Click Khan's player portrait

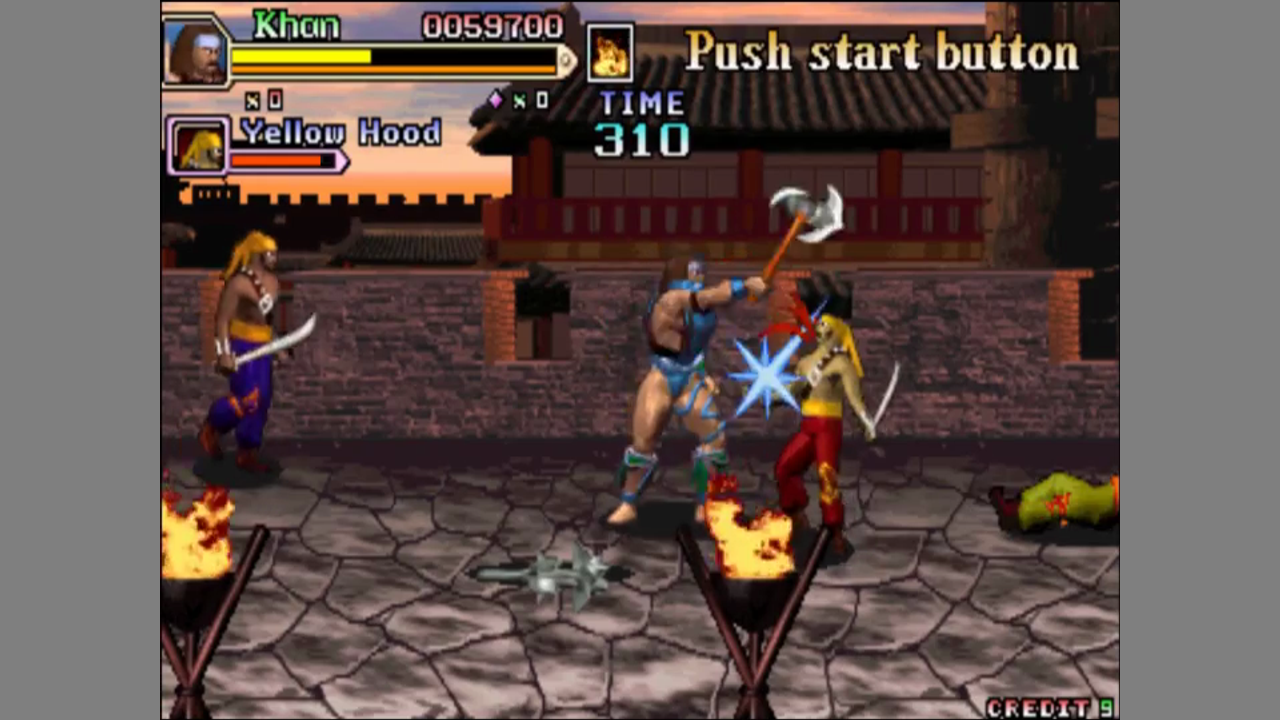click(x=195, y=51)
